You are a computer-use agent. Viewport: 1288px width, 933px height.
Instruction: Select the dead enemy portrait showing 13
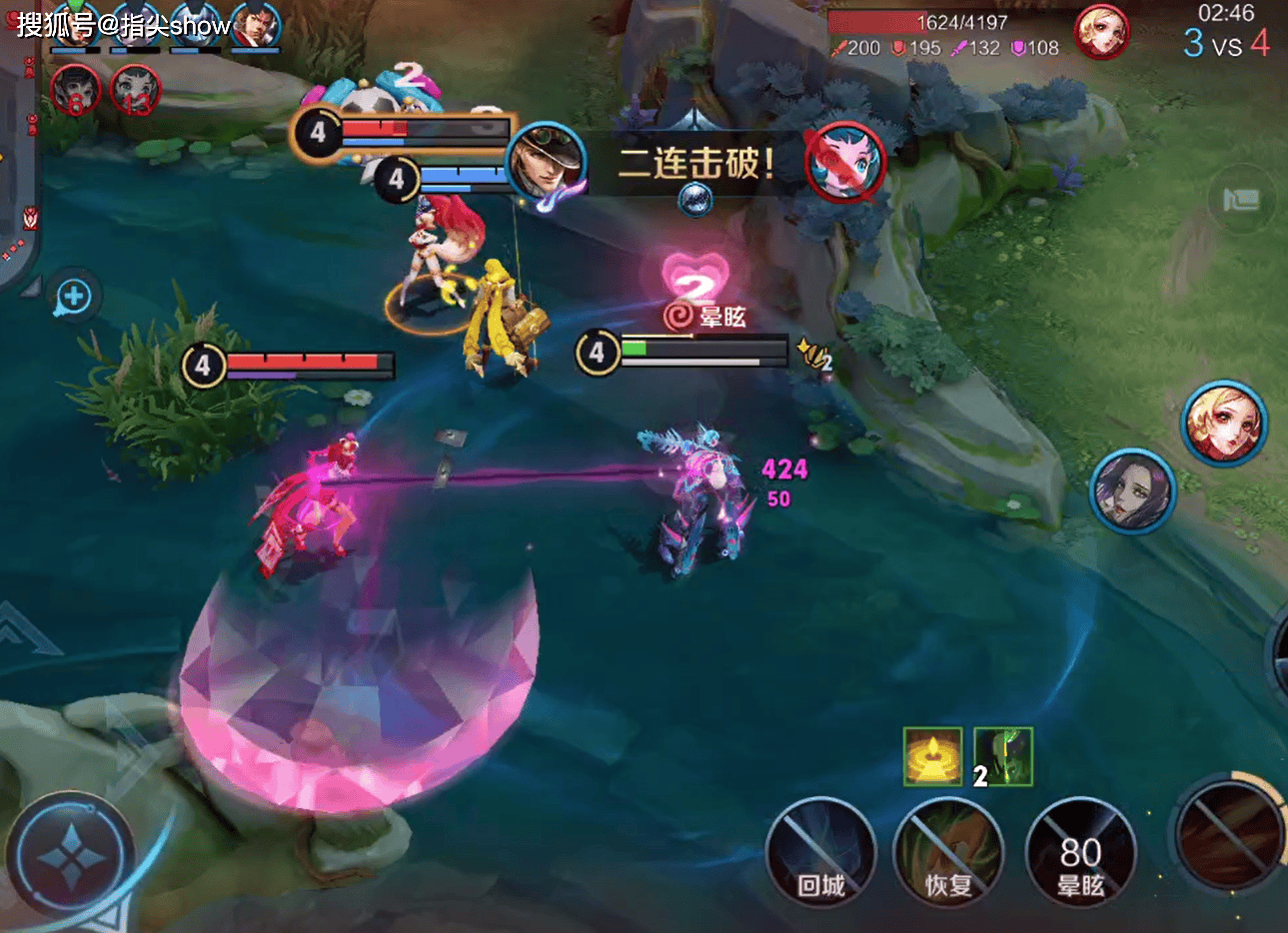pos(135,90)
